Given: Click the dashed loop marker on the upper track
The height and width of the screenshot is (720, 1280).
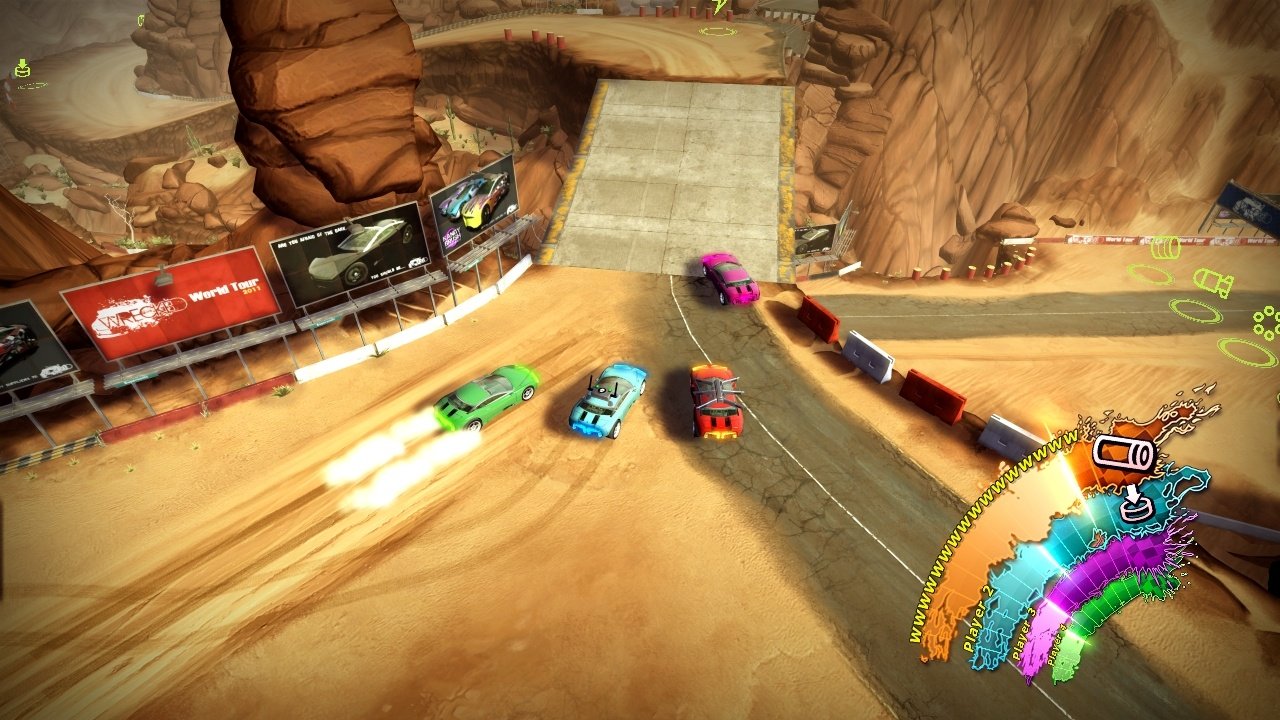Looking at the screenshot, I should (x=718, y=30).
